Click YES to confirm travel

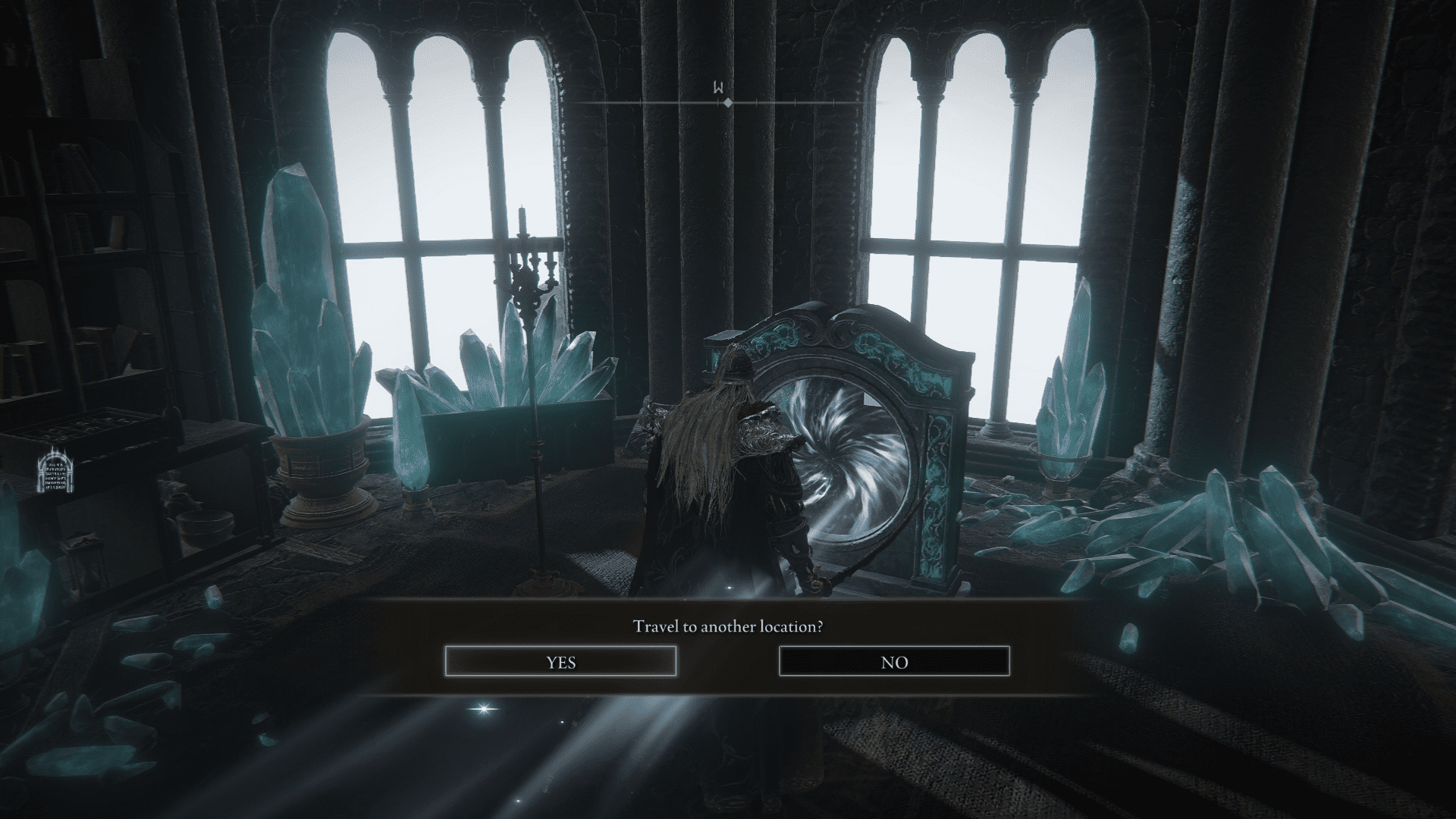pyautogui.click(x=561, y=661)
